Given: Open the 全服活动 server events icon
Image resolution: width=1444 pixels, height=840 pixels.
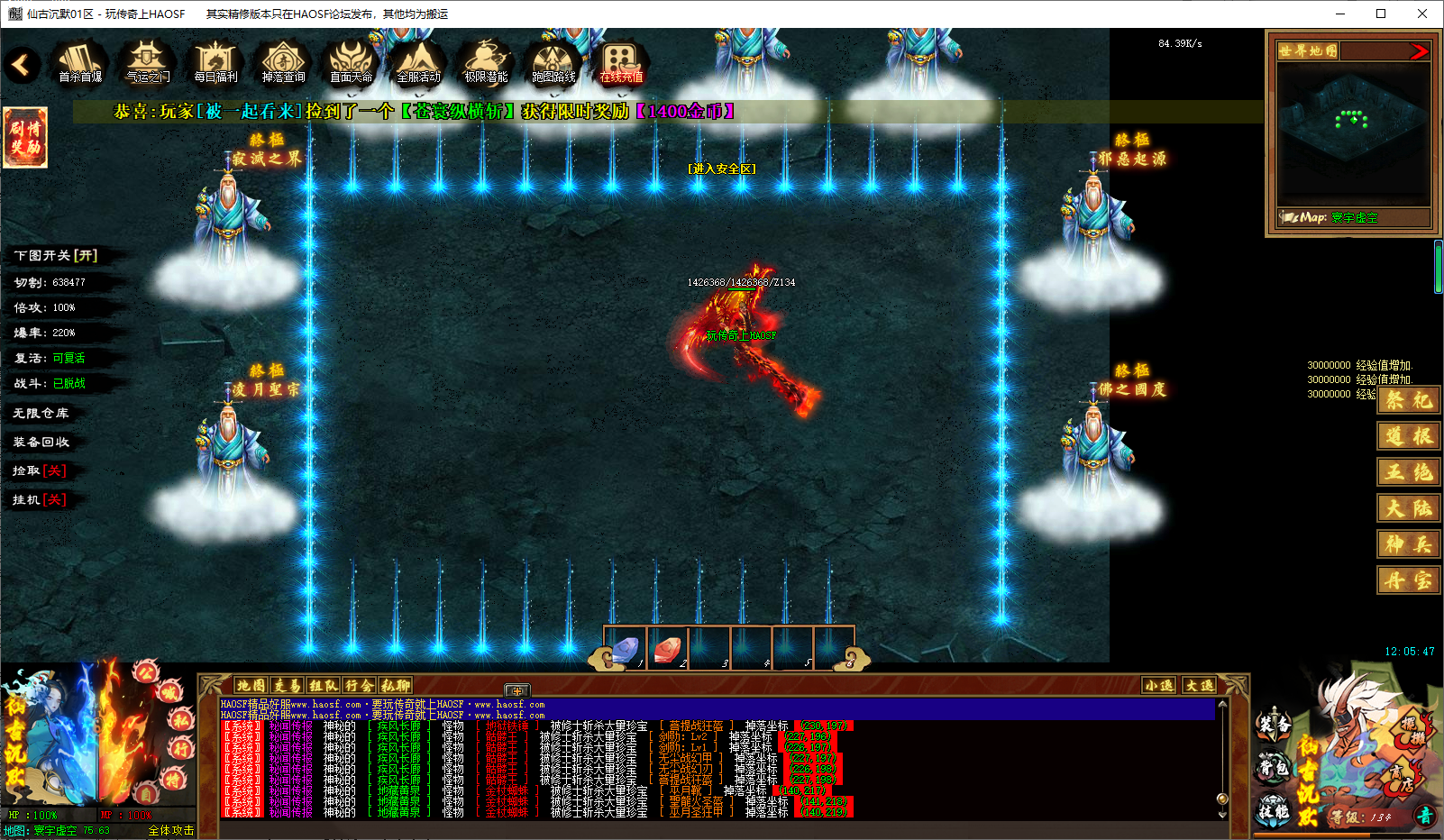Looking at the screenshot, I should click(x=418, y=63).
